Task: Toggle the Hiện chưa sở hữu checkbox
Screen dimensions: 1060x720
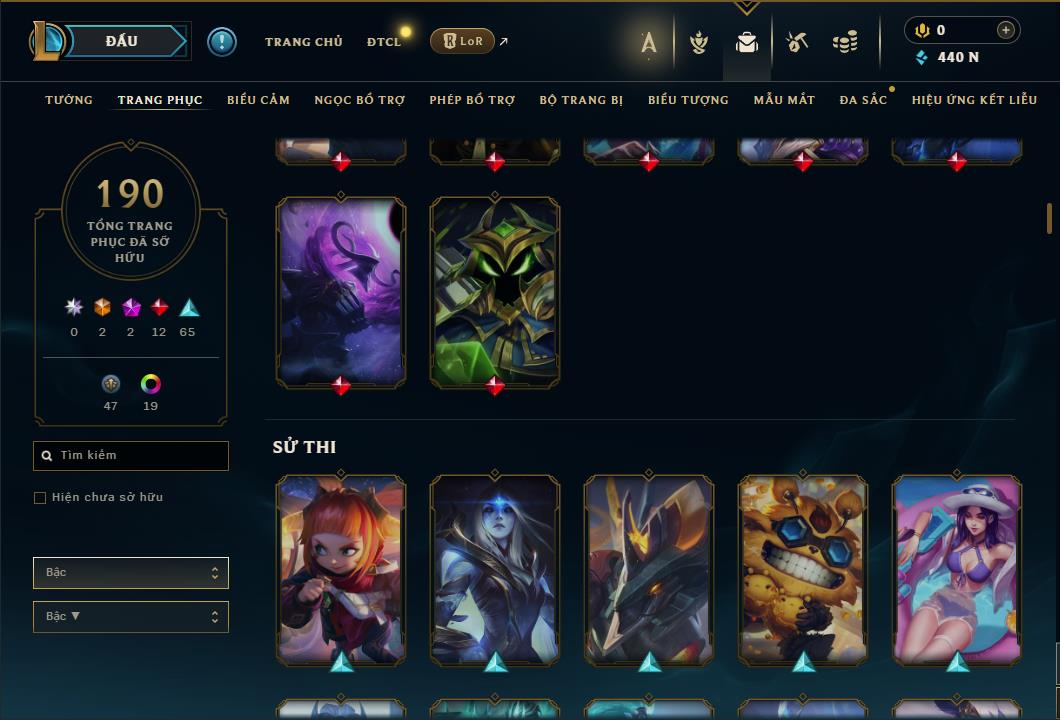Action: coord(40,498)
